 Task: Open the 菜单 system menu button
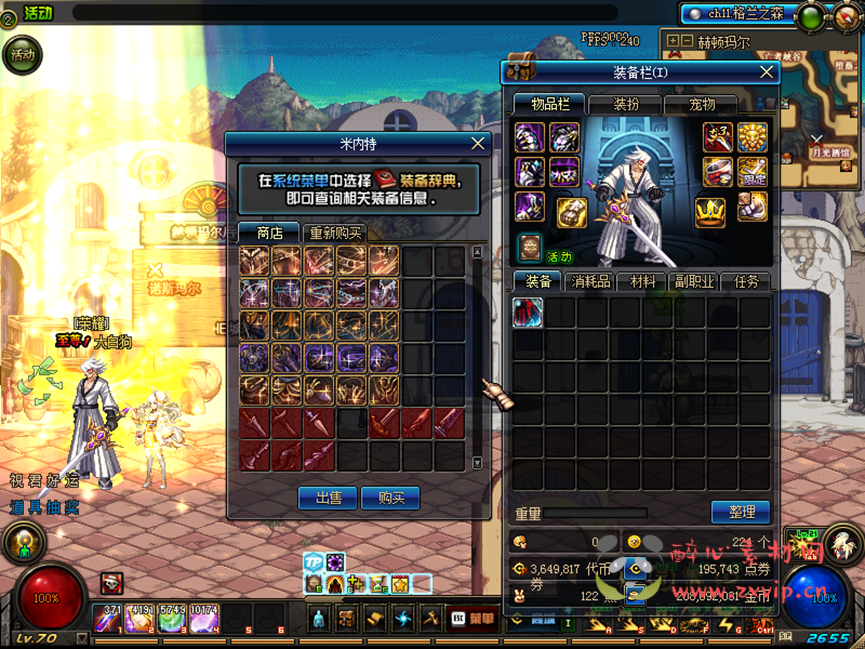point(472,619)
